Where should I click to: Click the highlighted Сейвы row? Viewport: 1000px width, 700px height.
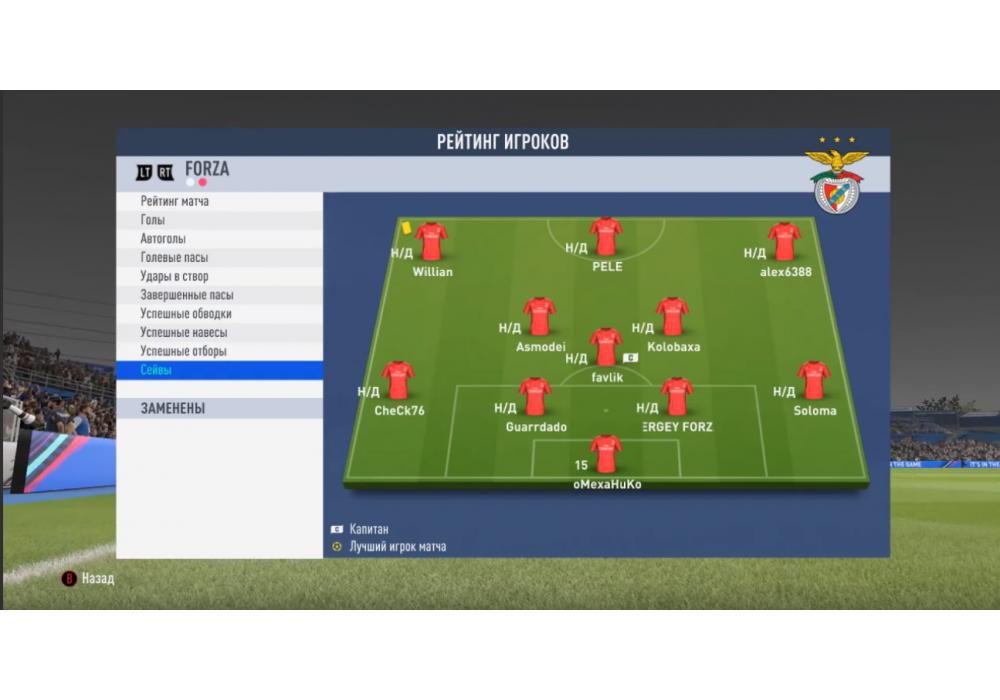(x=218, y=370)
